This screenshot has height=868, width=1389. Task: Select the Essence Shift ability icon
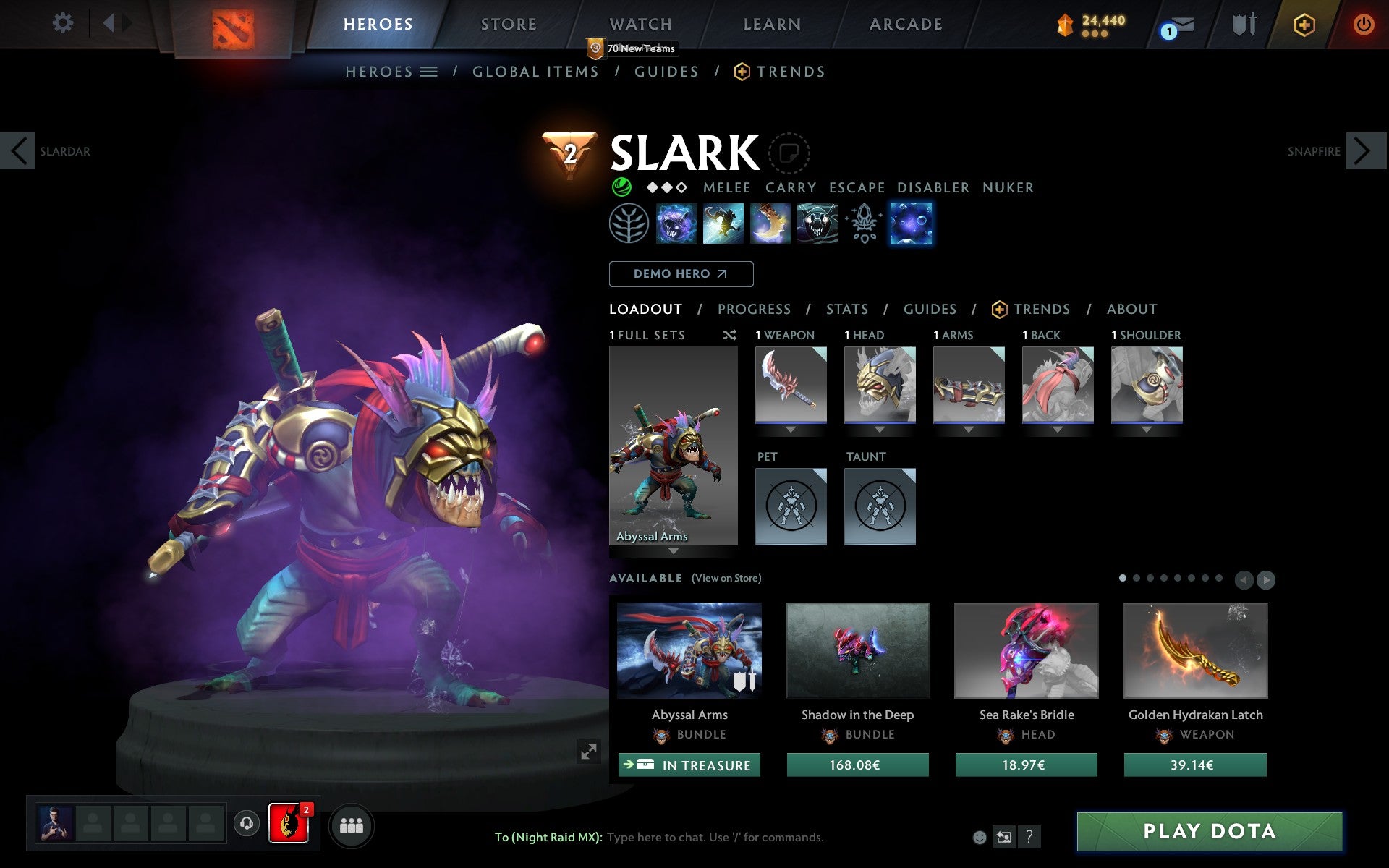[770, 224]
